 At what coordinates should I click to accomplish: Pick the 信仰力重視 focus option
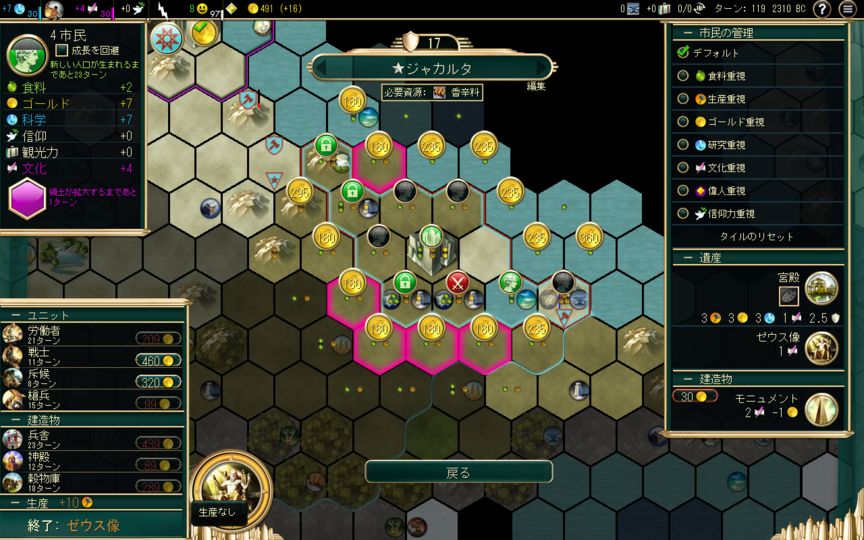point(683,213)
